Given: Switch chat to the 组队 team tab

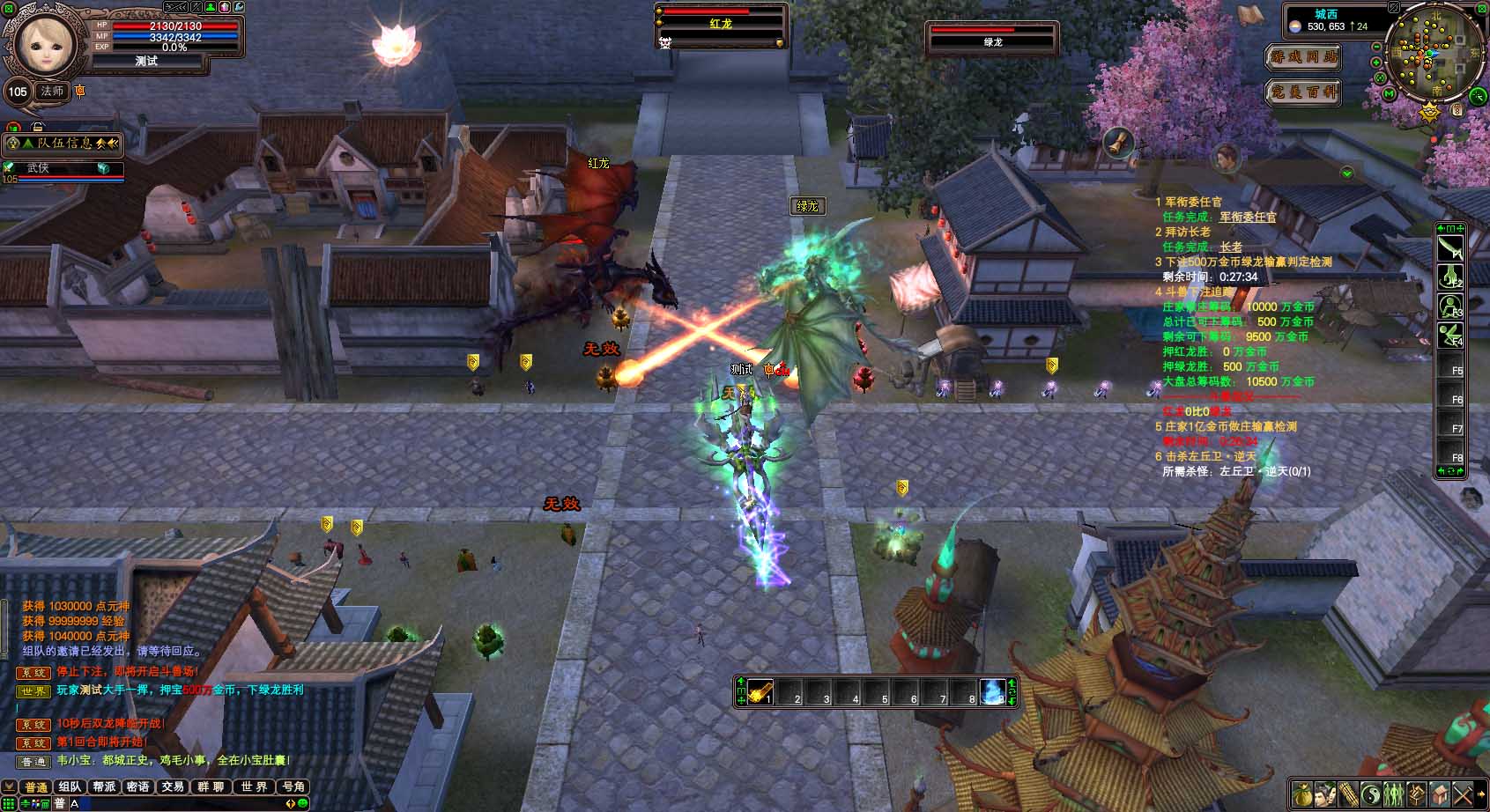Looking at the screenshot, I should [70, 786].
